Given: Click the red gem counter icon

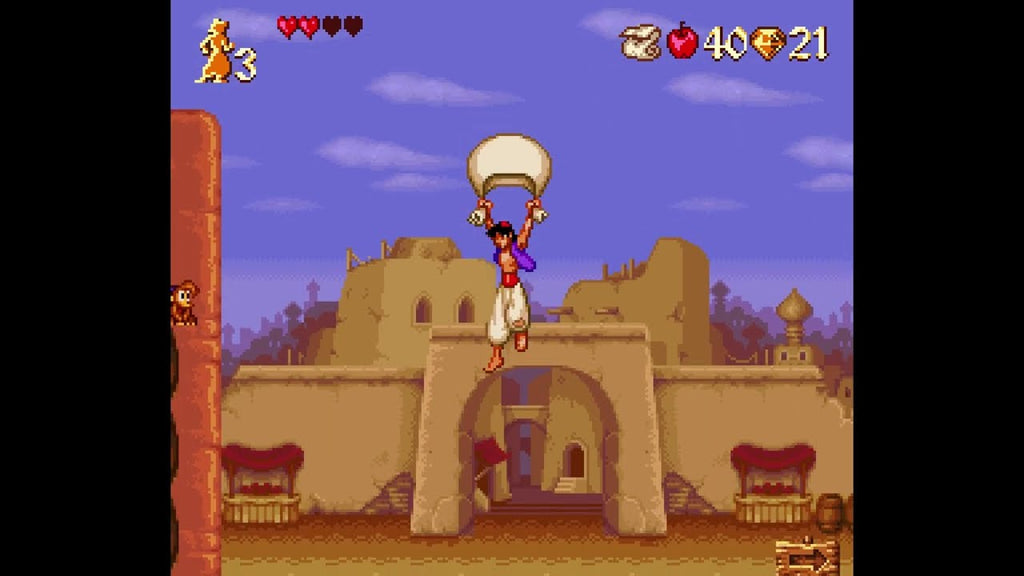Looking at the screenshot, I should pos(767,43).
